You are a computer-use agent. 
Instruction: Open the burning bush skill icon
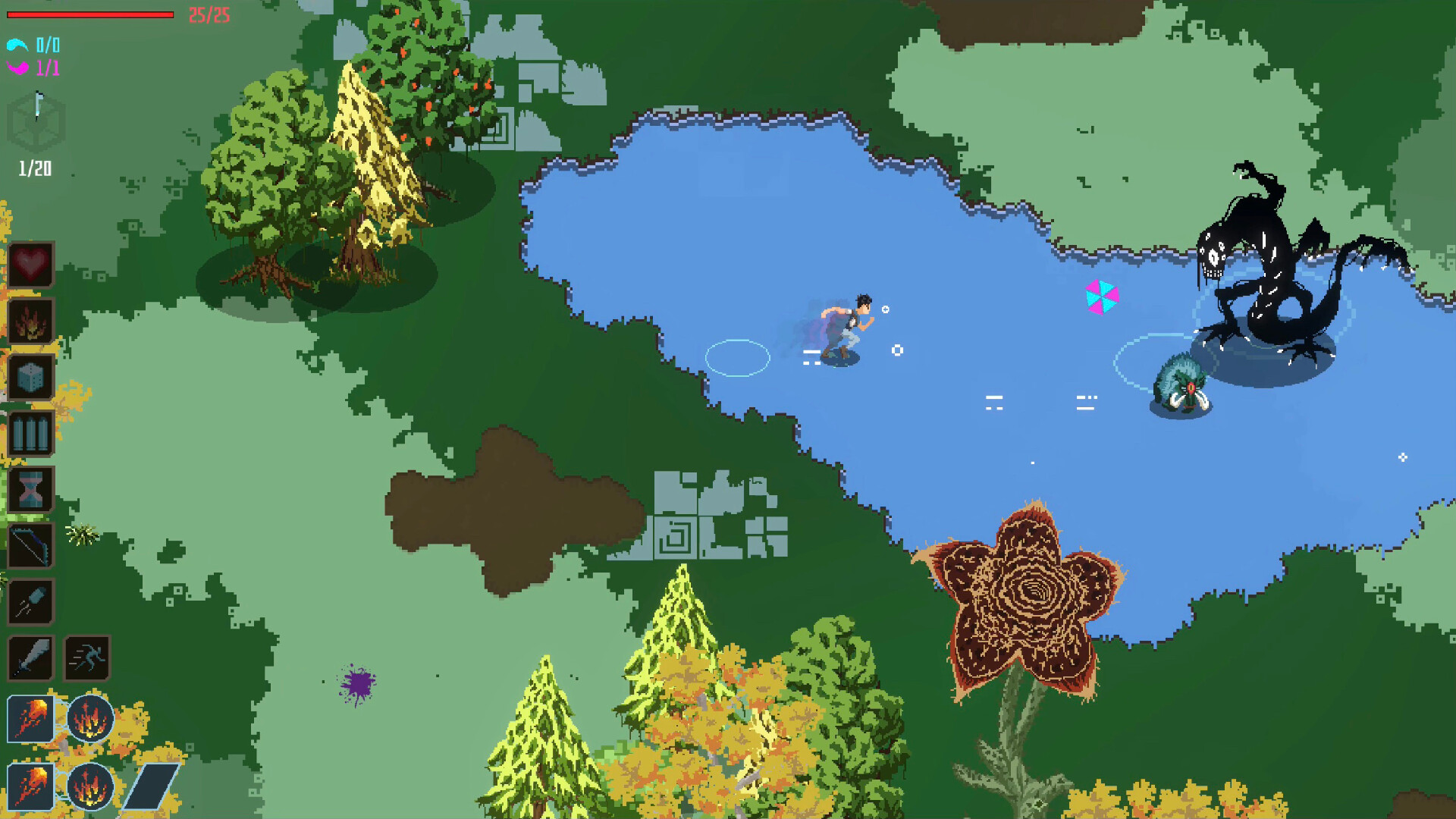coord(30,322)
